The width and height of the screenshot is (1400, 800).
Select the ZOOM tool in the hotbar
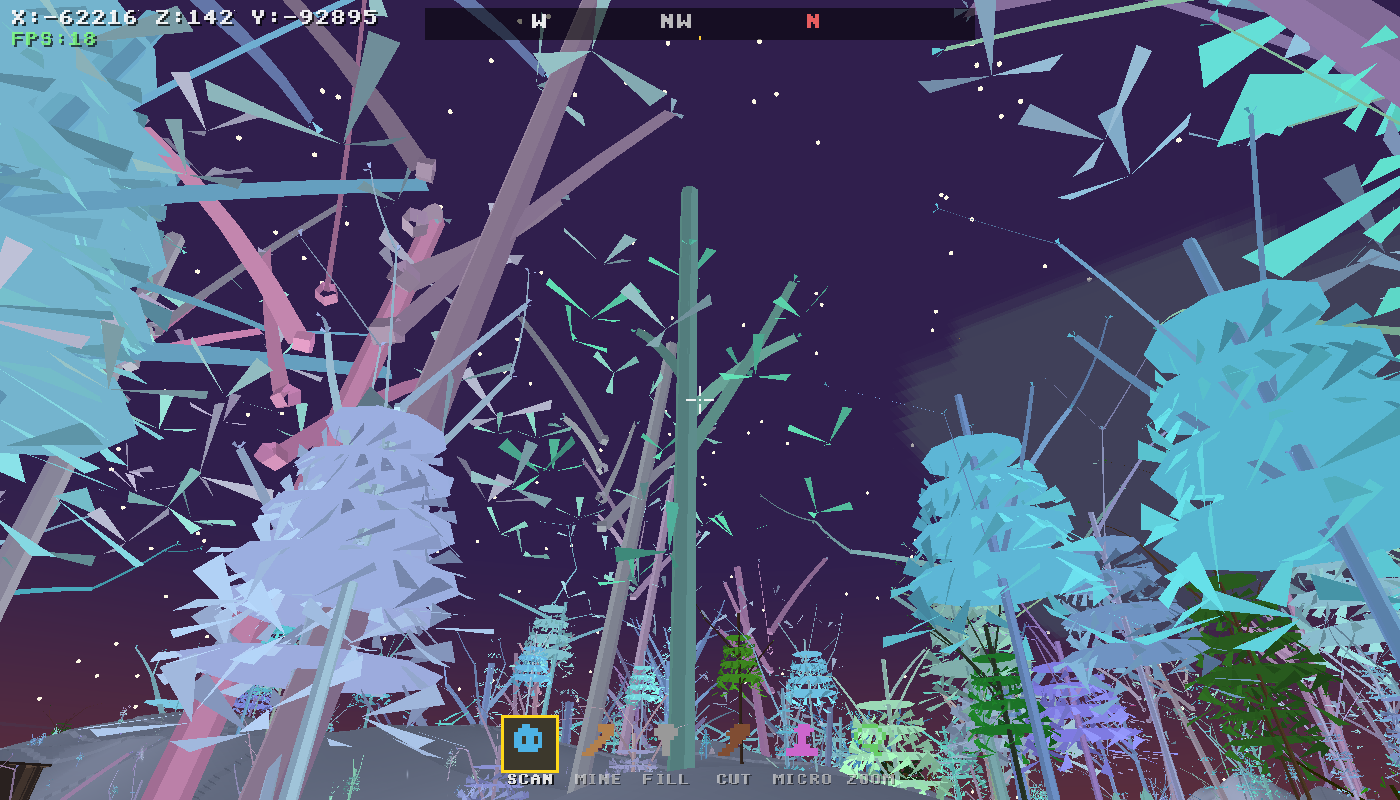[869, 740]
